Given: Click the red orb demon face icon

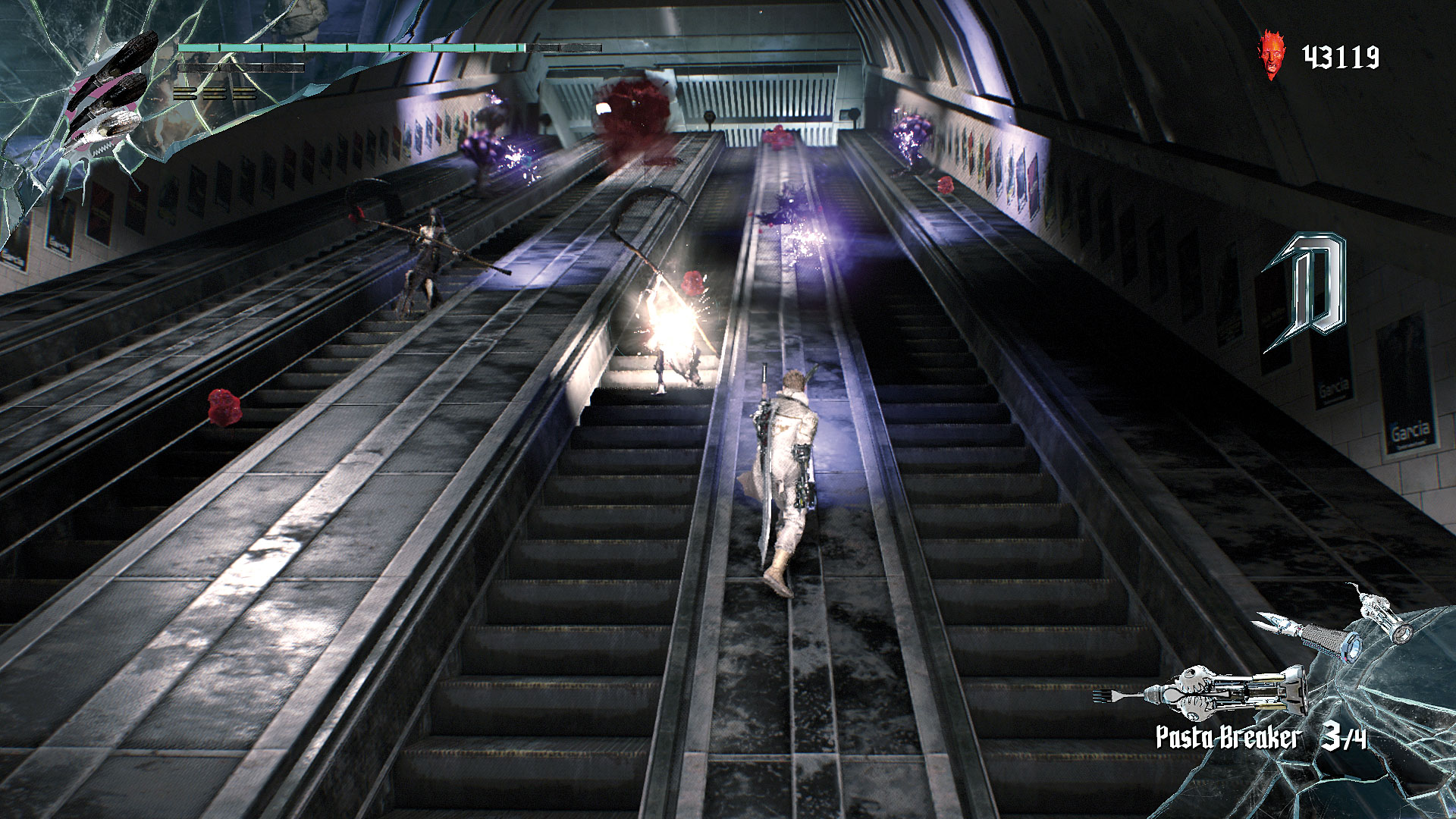Looking at the screenshot, I should pyautogui.click(x=1273, y=55).
